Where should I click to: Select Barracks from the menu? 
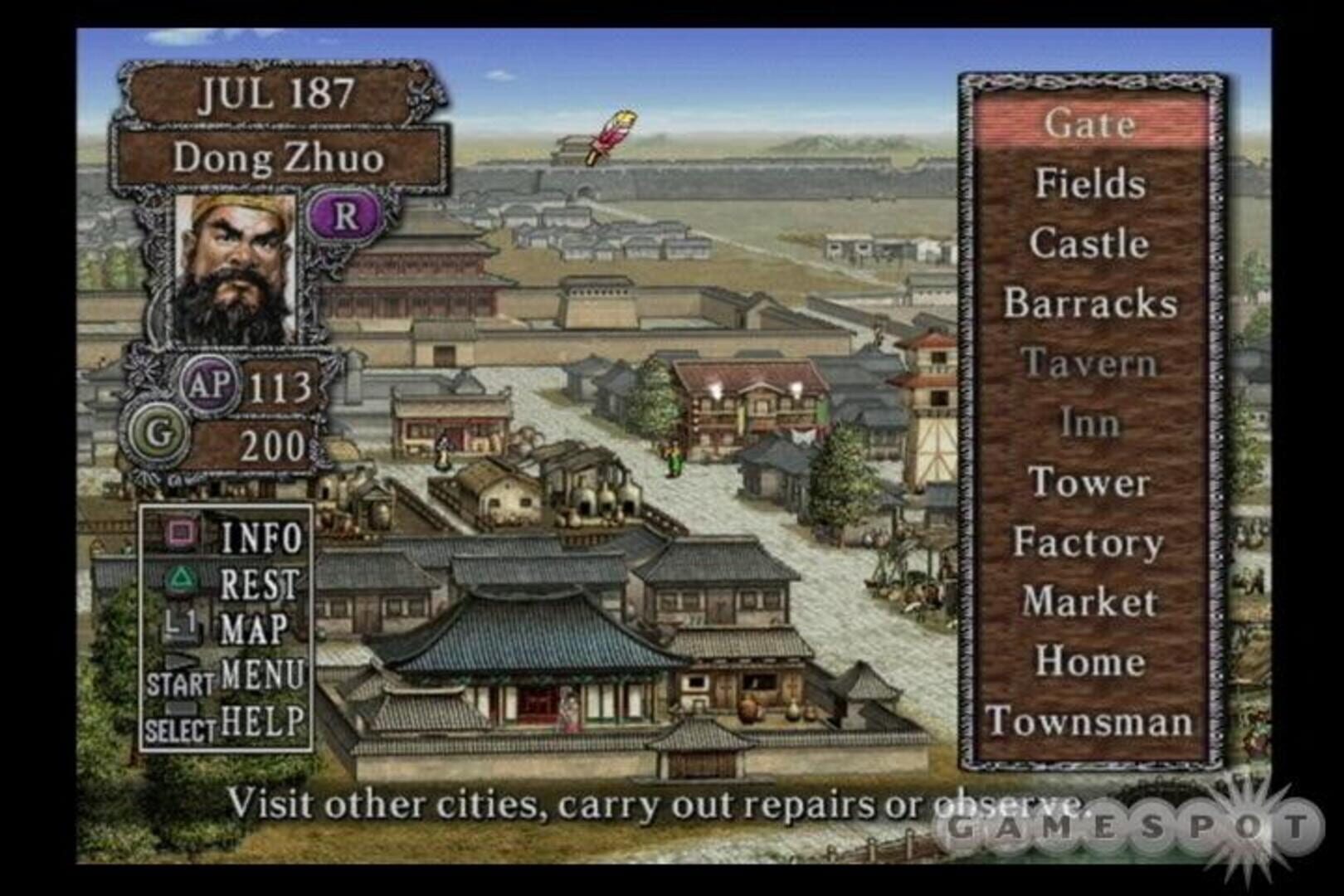coord(1095,304)
